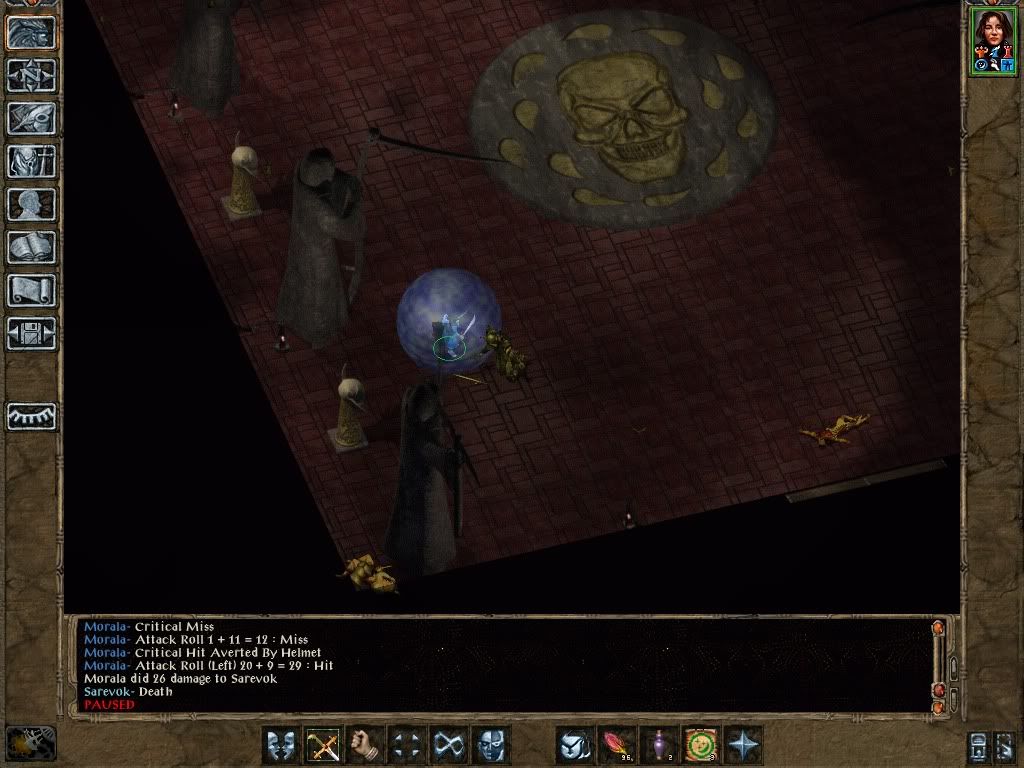Return to game with the top sidebar button

(32, 32)
